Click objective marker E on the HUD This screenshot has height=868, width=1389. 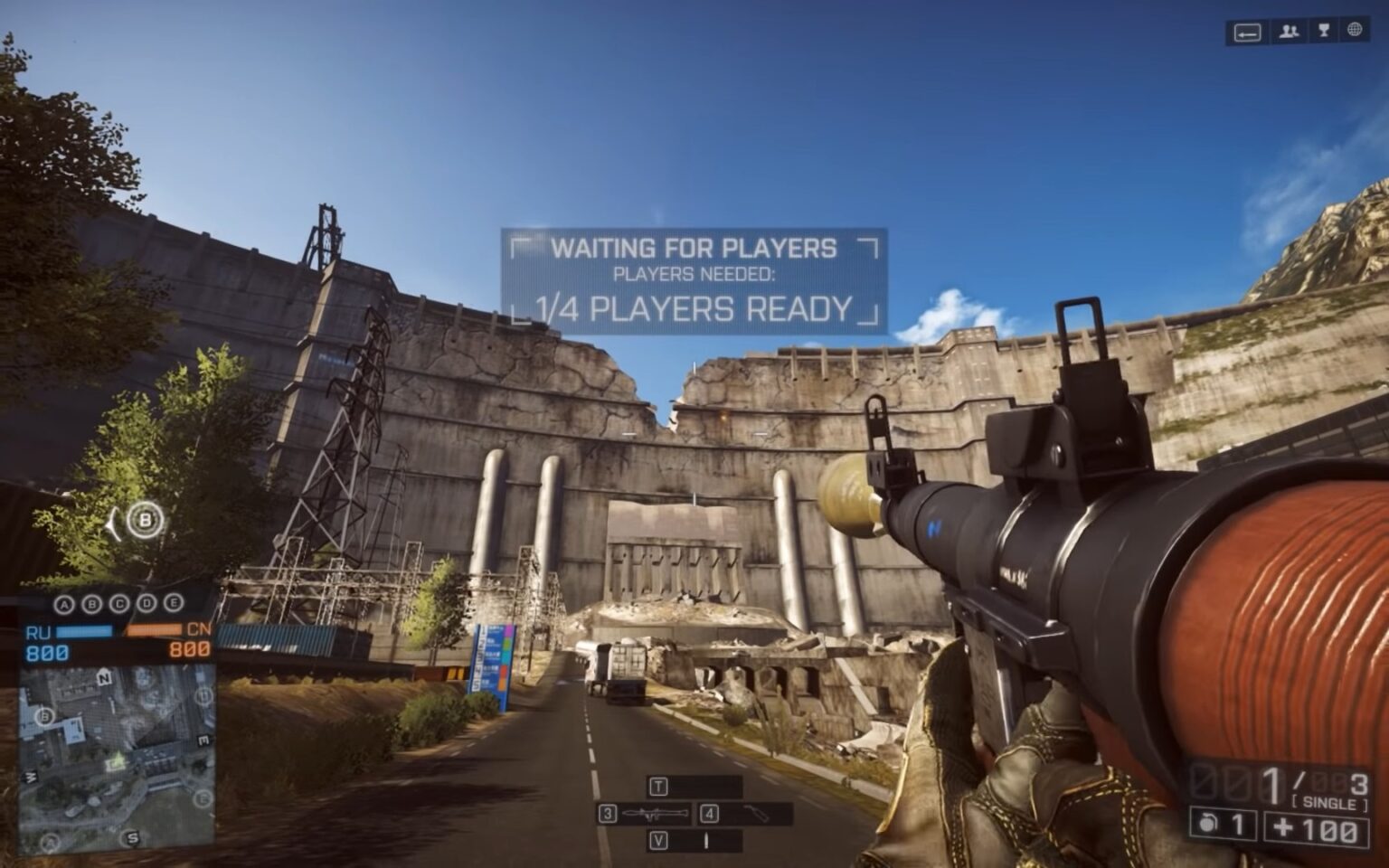point(174,603)
